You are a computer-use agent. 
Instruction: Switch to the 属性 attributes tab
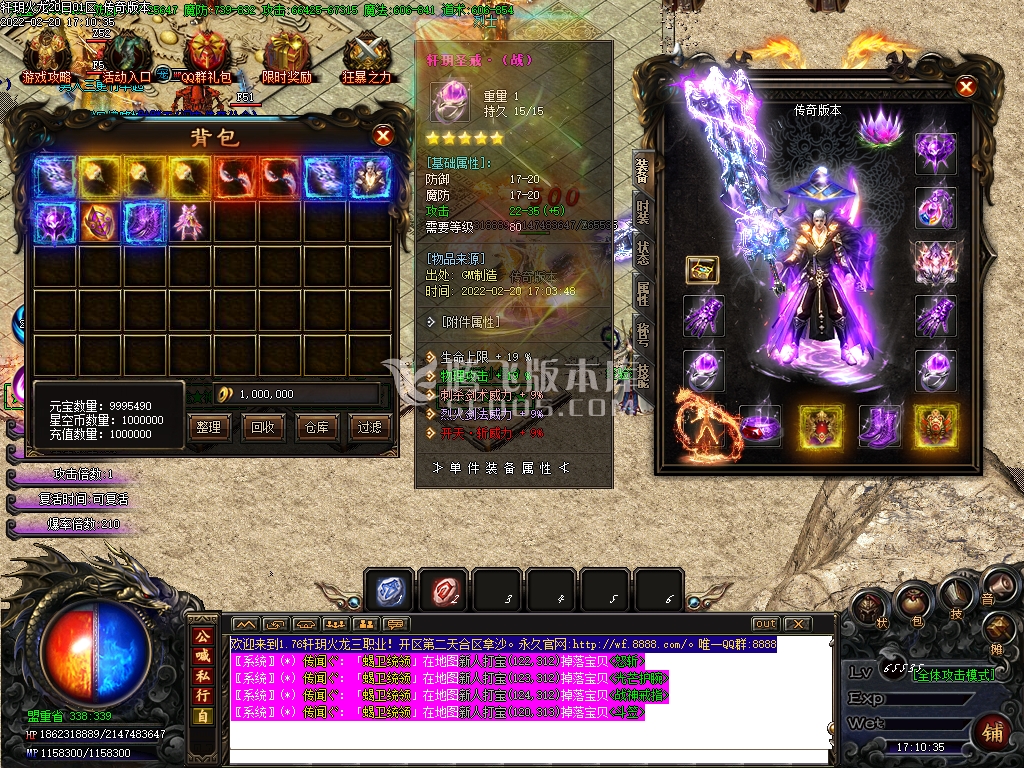click(643, 293)
